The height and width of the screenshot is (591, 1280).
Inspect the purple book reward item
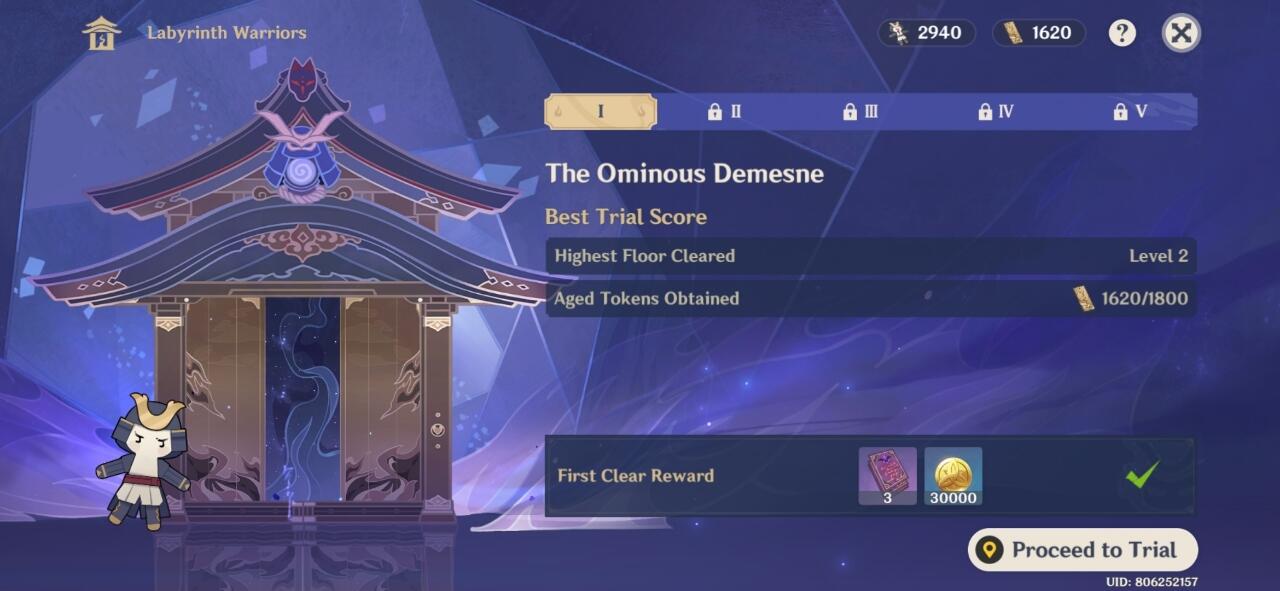pos(887,476)
